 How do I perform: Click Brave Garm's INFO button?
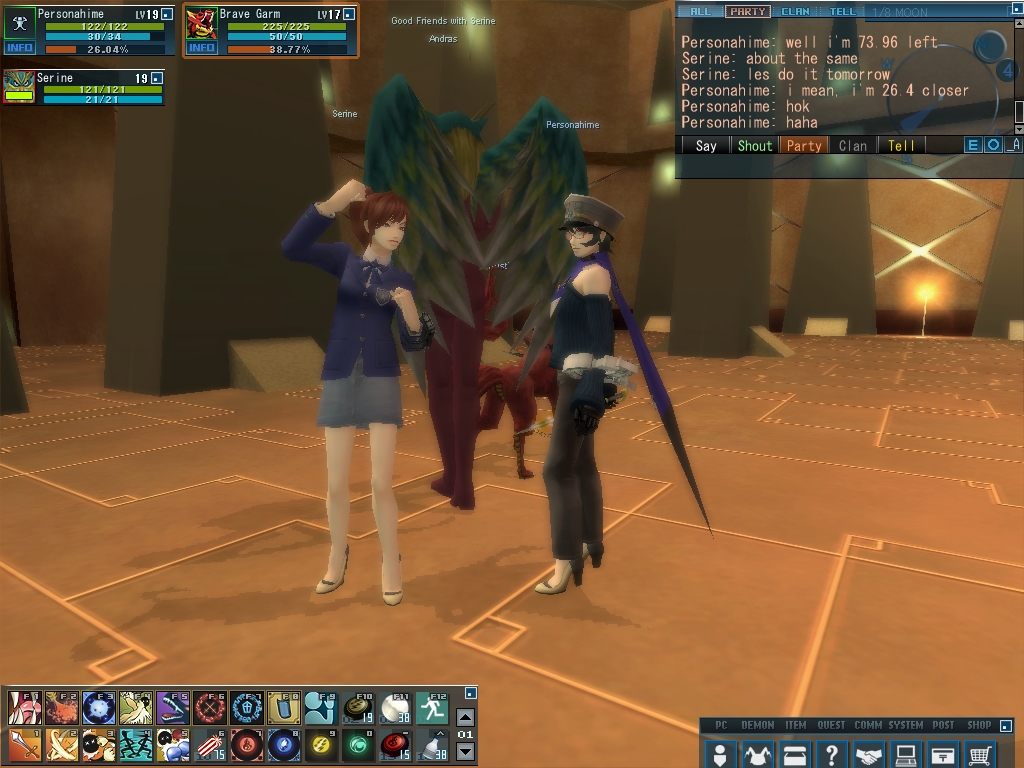tap(201, 48)
